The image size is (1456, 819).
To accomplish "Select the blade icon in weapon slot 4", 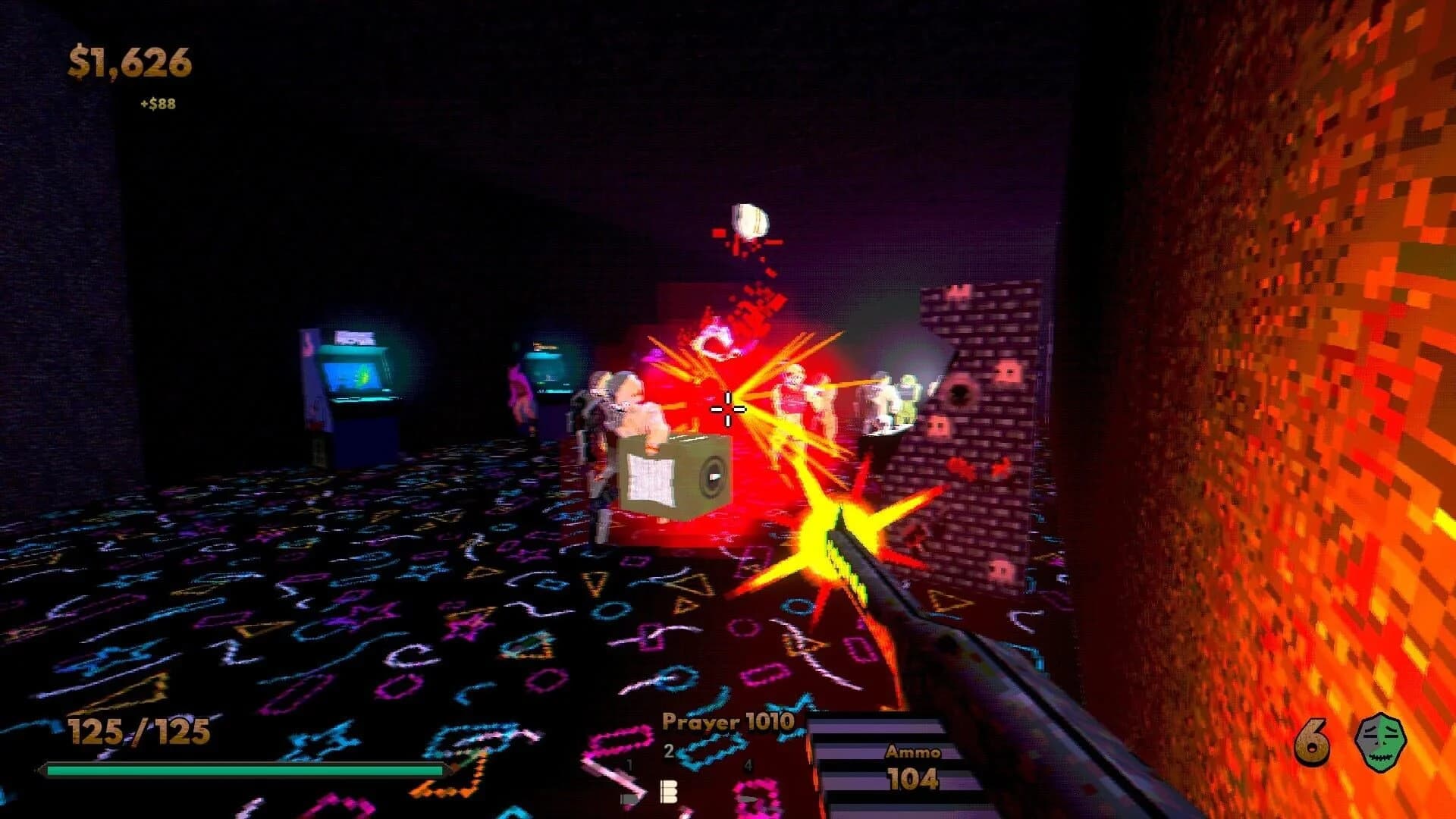I will pos(748,799).
